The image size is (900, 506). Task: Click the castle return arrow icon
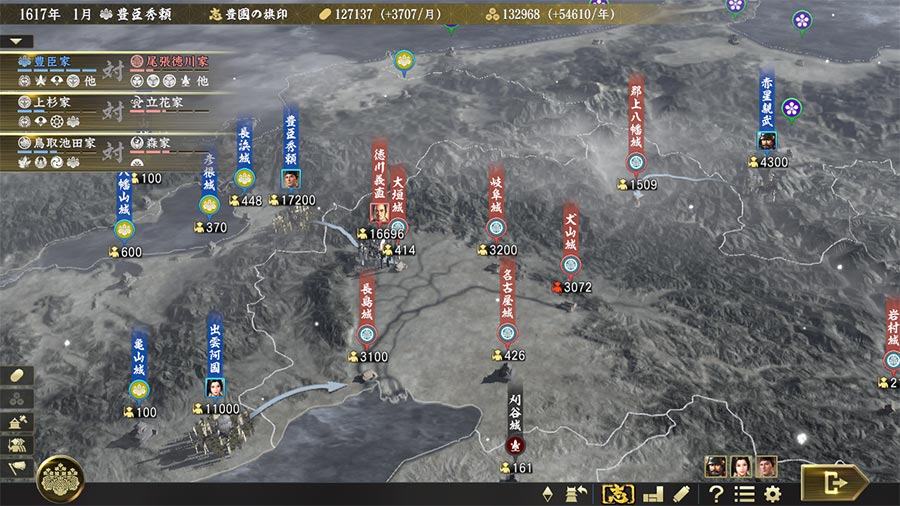pyautogui.click(x=576, y=493)
